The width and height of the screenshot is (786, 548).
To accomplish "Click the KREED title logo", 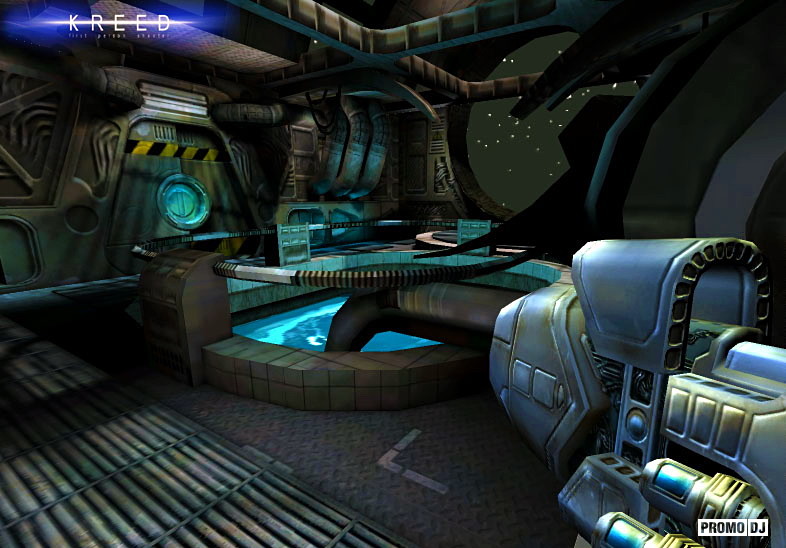I will coord(120,22).
